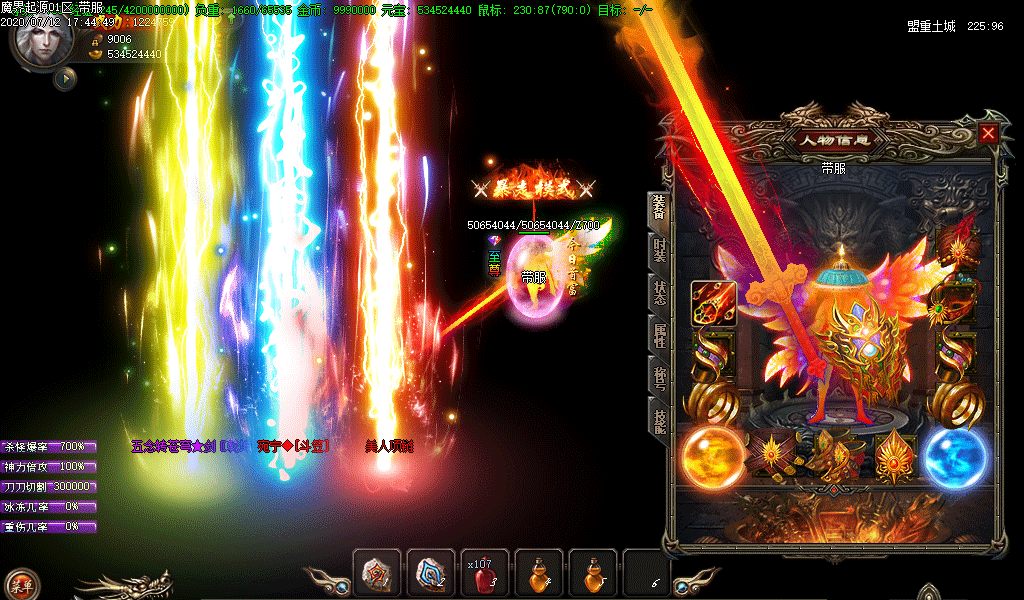The height and width of the screenshot is (600, 1024).
Task: Switch to the 状态 status tab
Action: [x=659, y=290]
